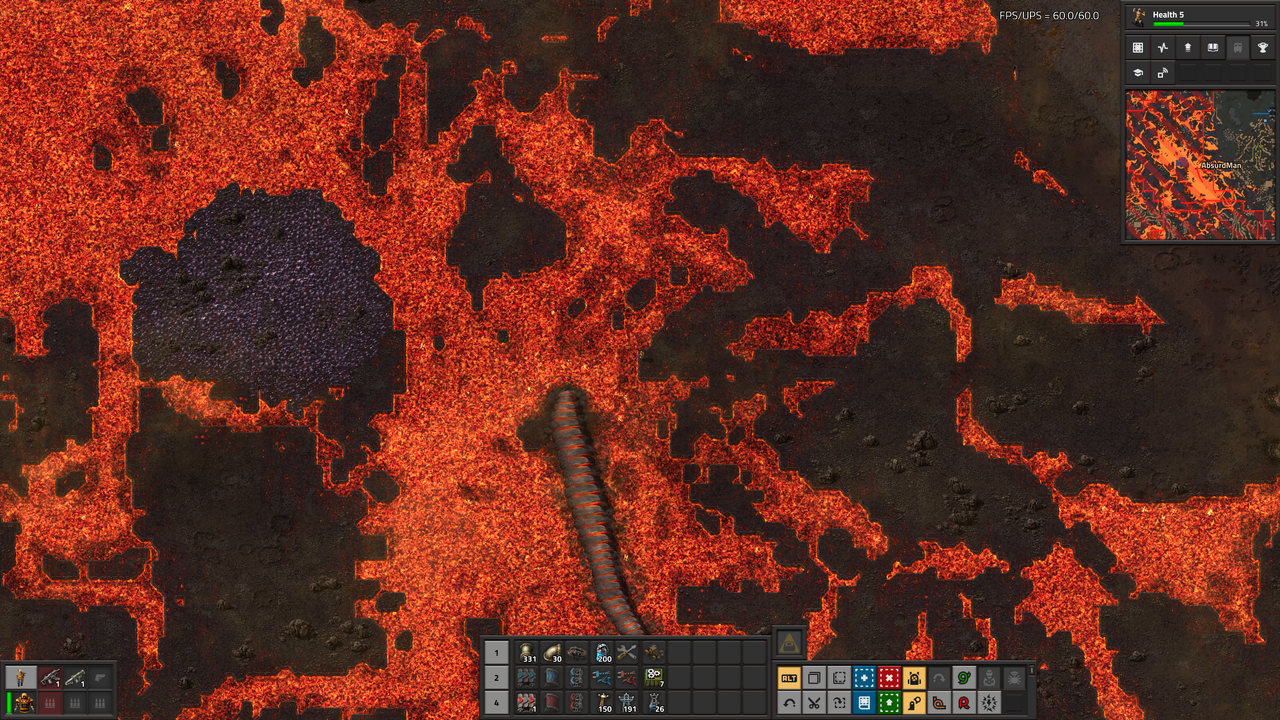The width and height of the screenshot is (1280, 720).
Task: Click the undo arrow button
Action: [790, 703]
